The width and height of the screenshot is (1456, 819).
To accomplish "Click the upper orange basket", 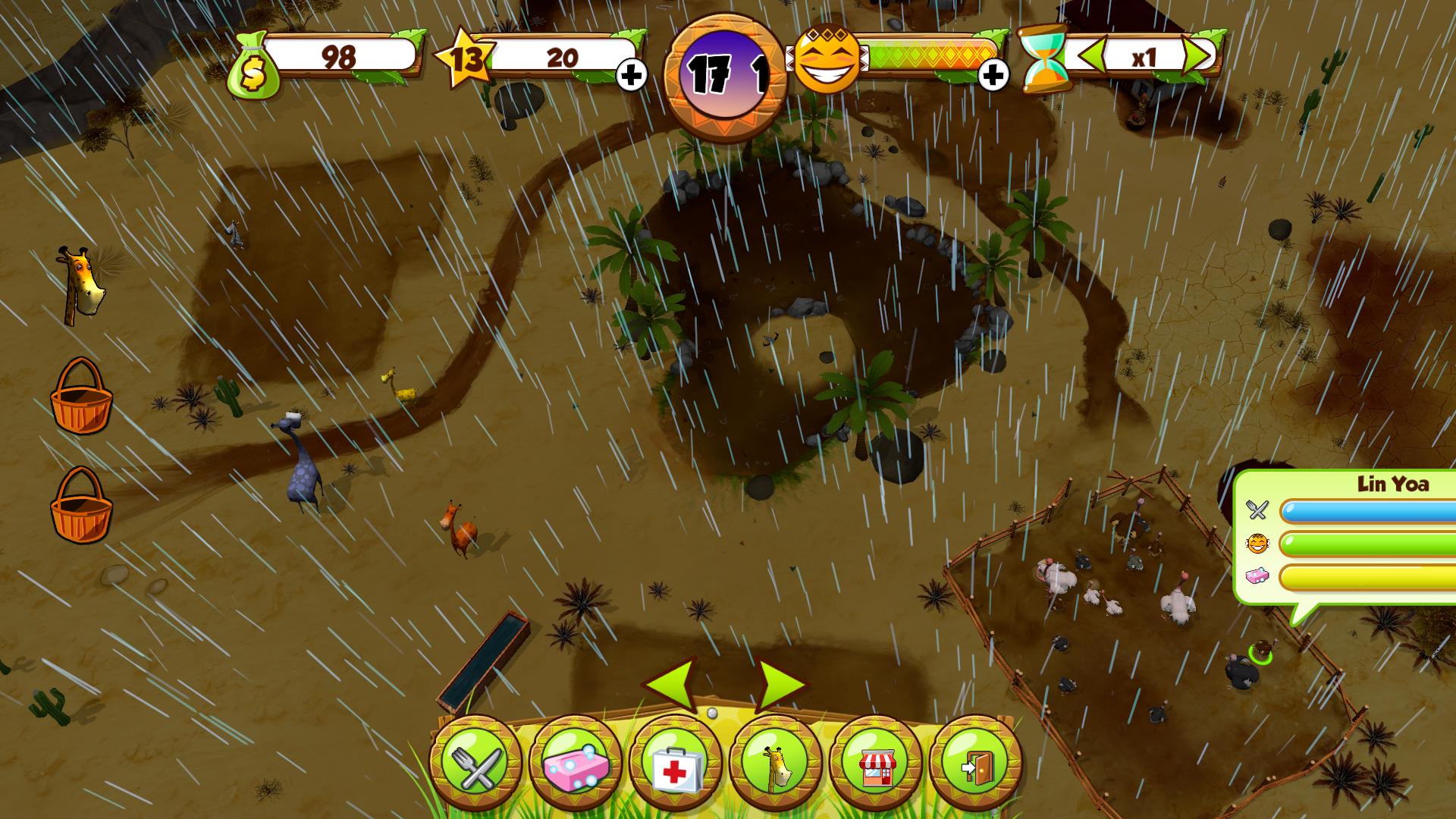I will pyautogui.click(x=81, y=397).
